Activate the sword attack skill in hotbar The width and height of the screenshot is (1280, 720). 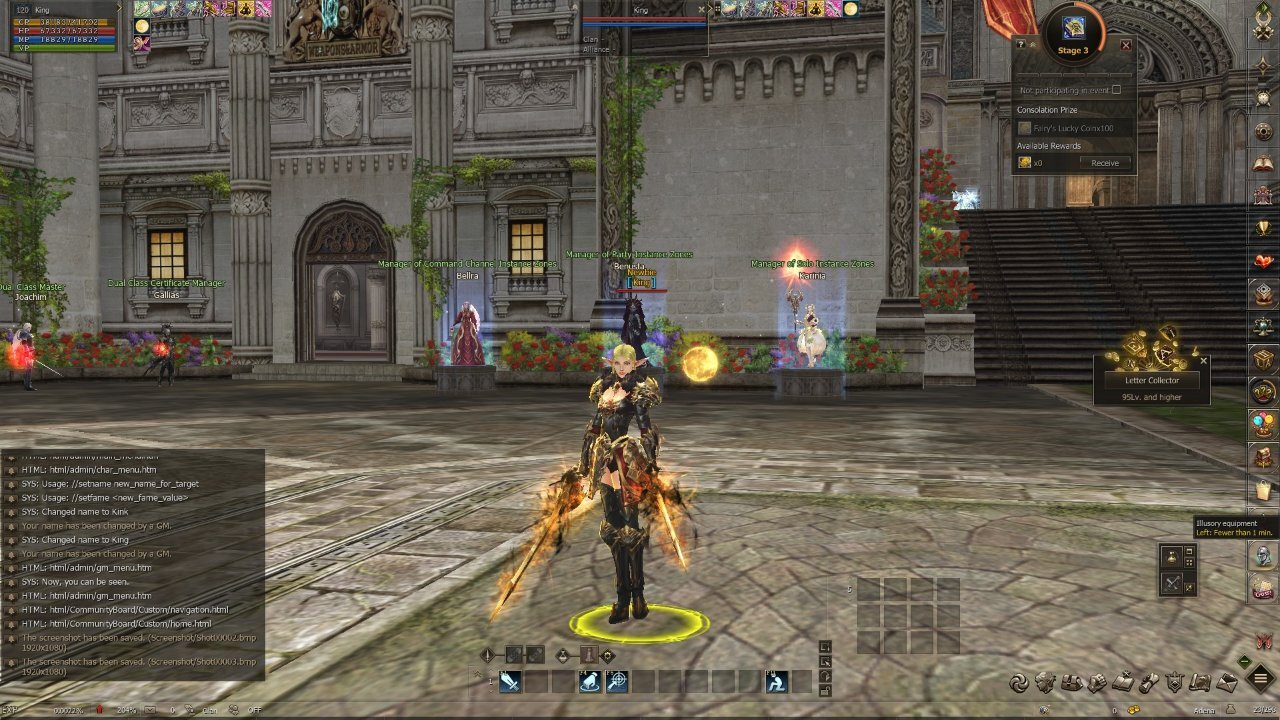pos(510,682)
